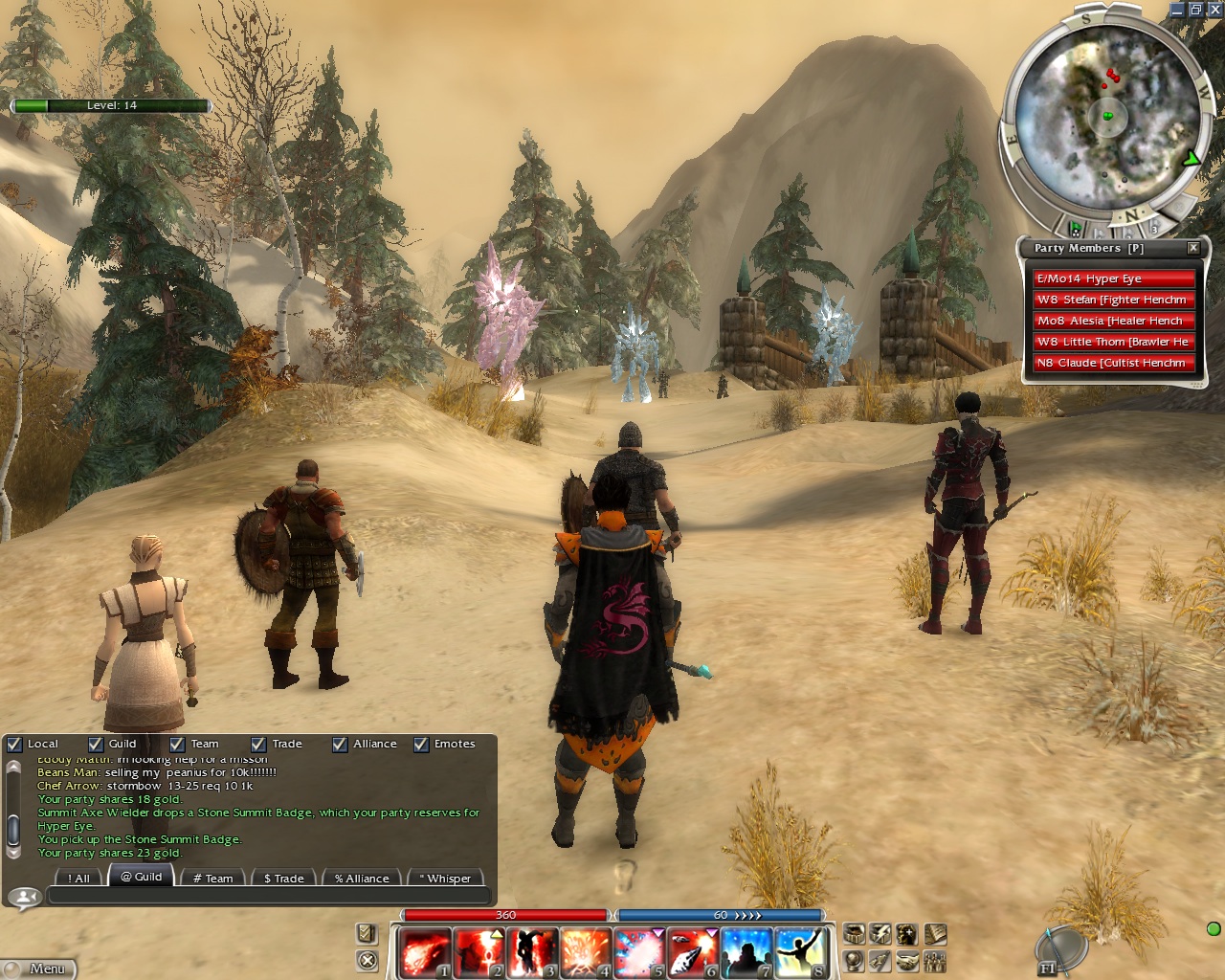1225x980 pixels.
Task: Select Stefan the Fighter Henchman in party list
Action: (x=1114, y=300)
